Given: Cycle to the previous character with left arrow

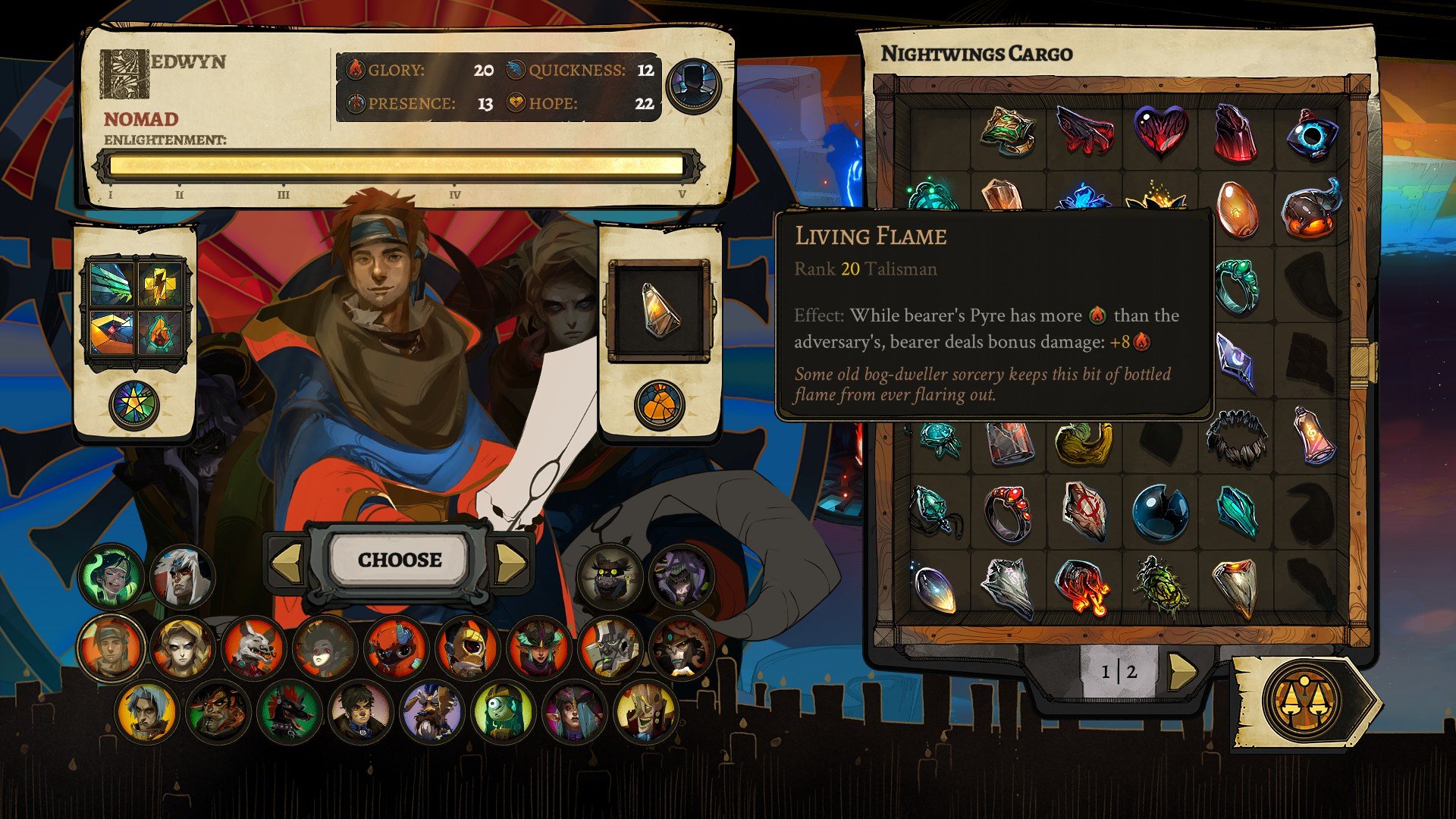Looking at the screenshot, I should click(x=287, y=563).
